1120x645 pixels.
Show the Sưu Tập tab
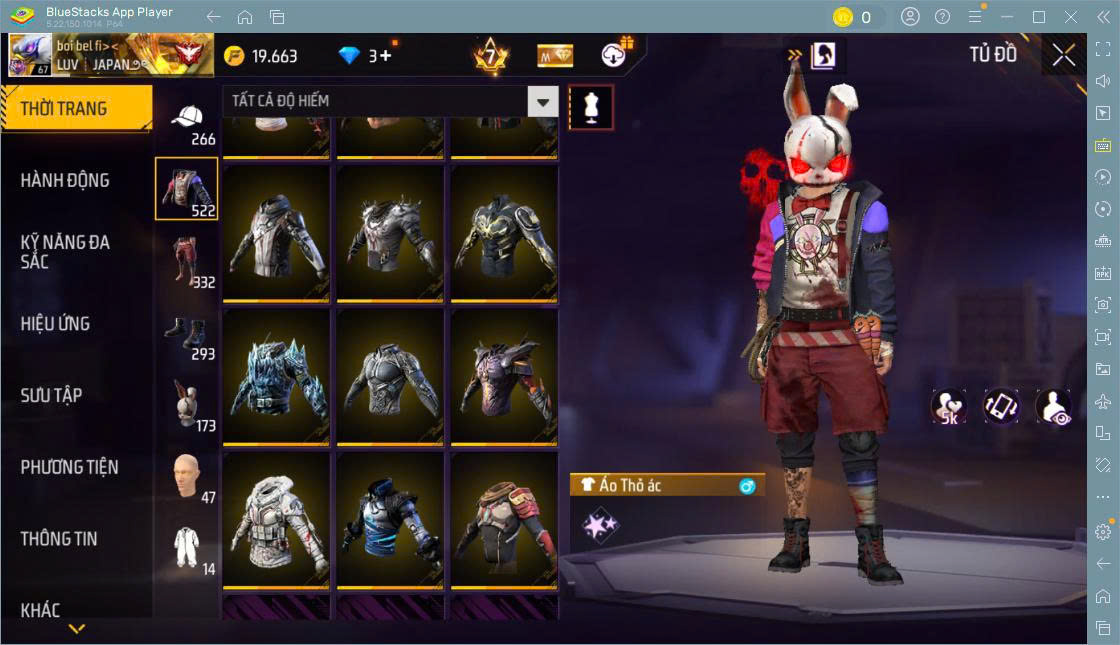tap(52, 396)
